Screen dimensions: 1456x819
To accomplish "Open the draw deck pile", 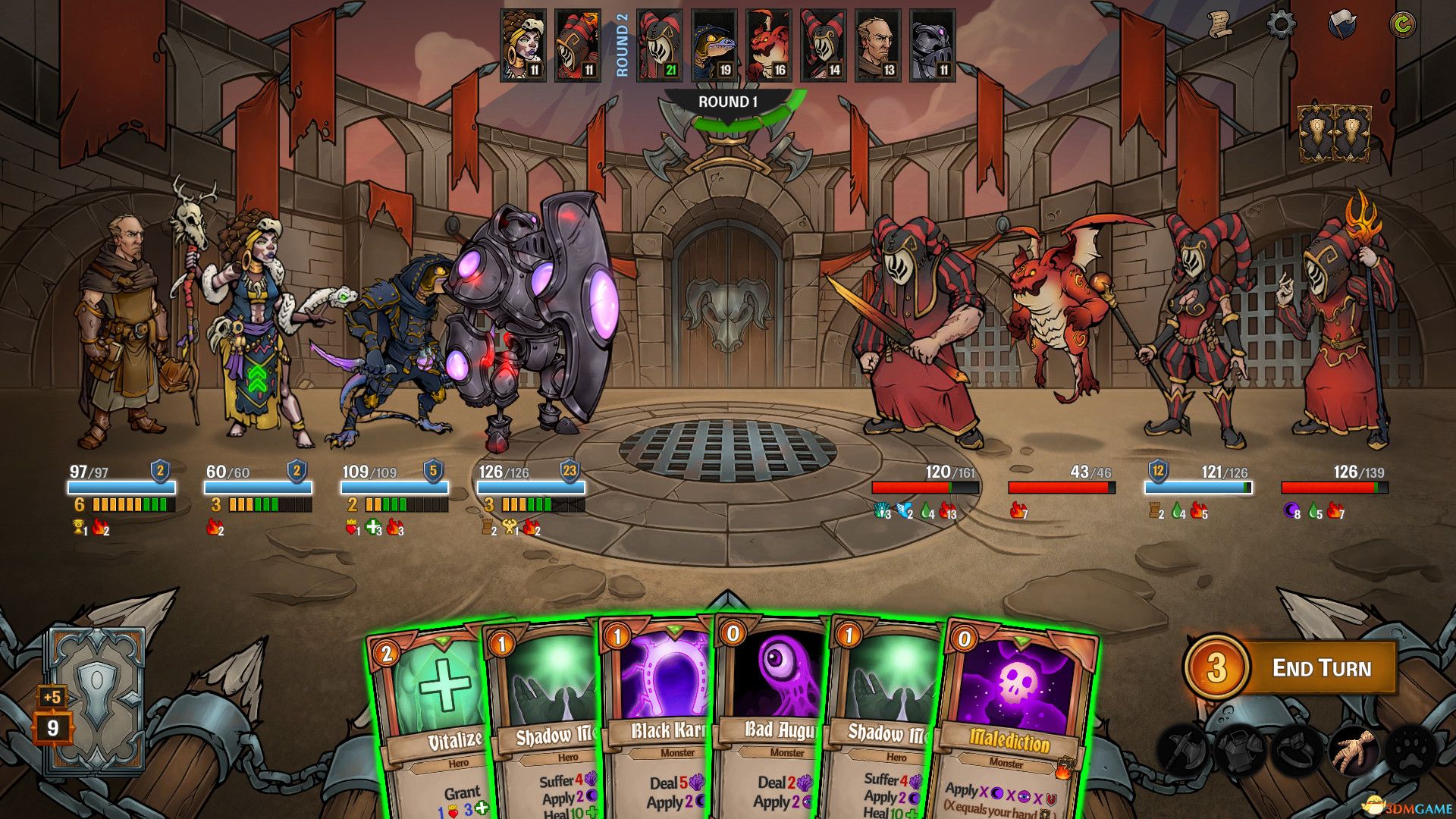I will point(96,701).
